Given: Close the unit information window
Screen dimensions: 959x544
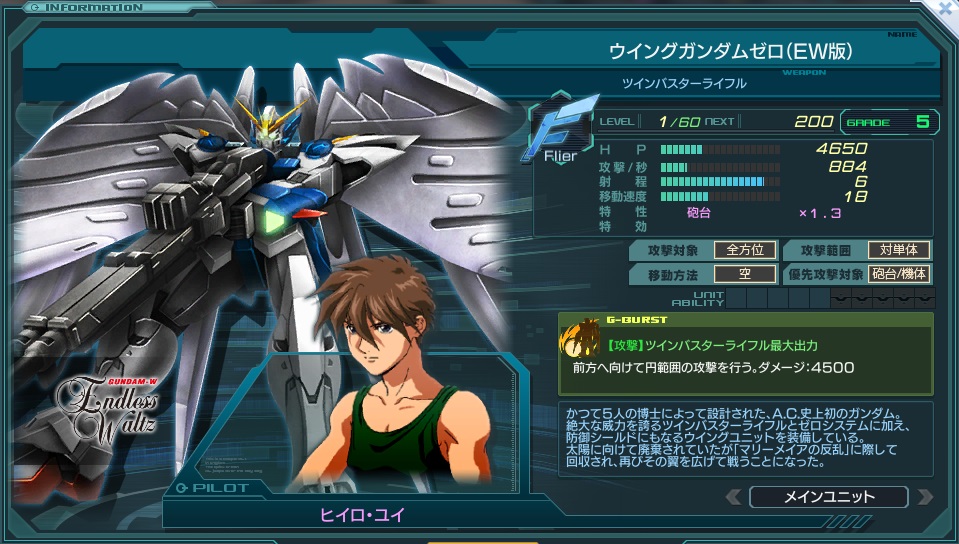Looking at the screenshot, I should (946, 8).
